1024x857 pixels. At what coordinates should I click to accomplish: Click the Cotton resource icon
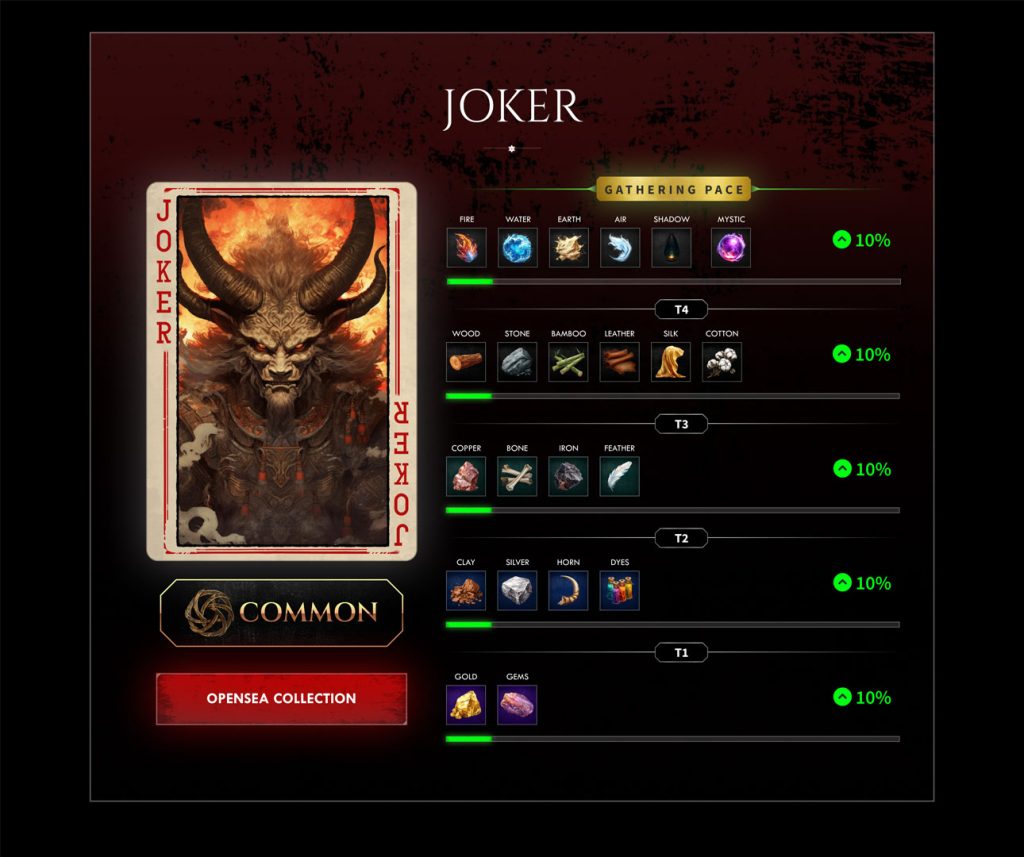(722, 362)
